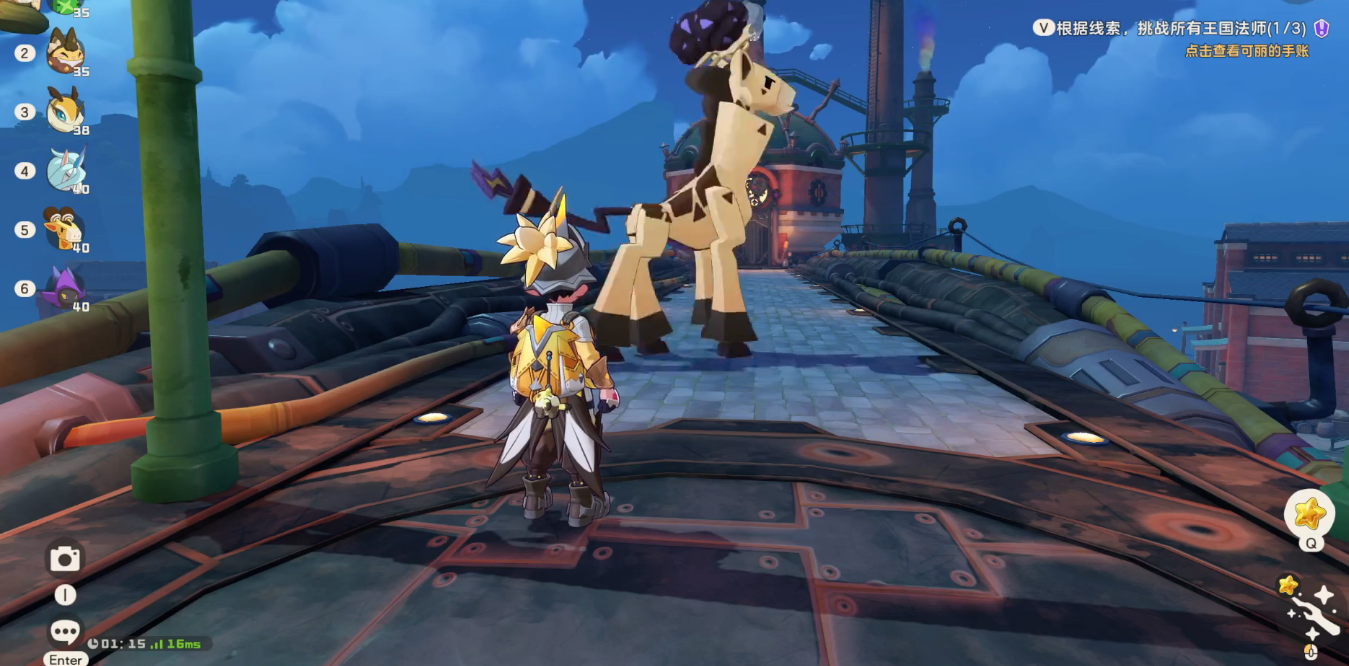Select the brown-eared fox pet in slot 2
The height and width of the screenshot is (666, 1349).
(65, 51)
